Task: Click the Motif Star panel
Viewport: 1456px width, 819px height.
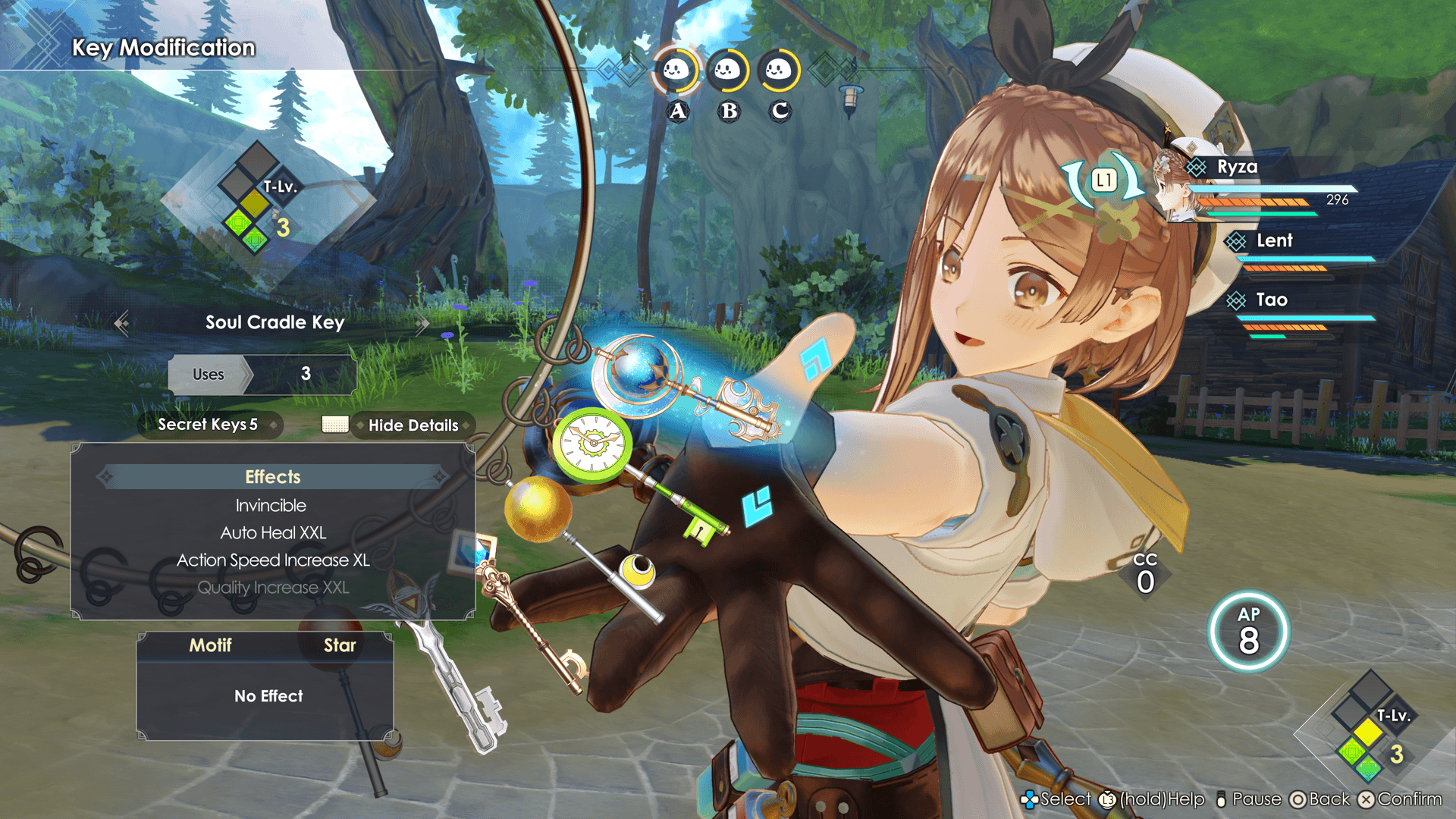Action: (265, 686)
